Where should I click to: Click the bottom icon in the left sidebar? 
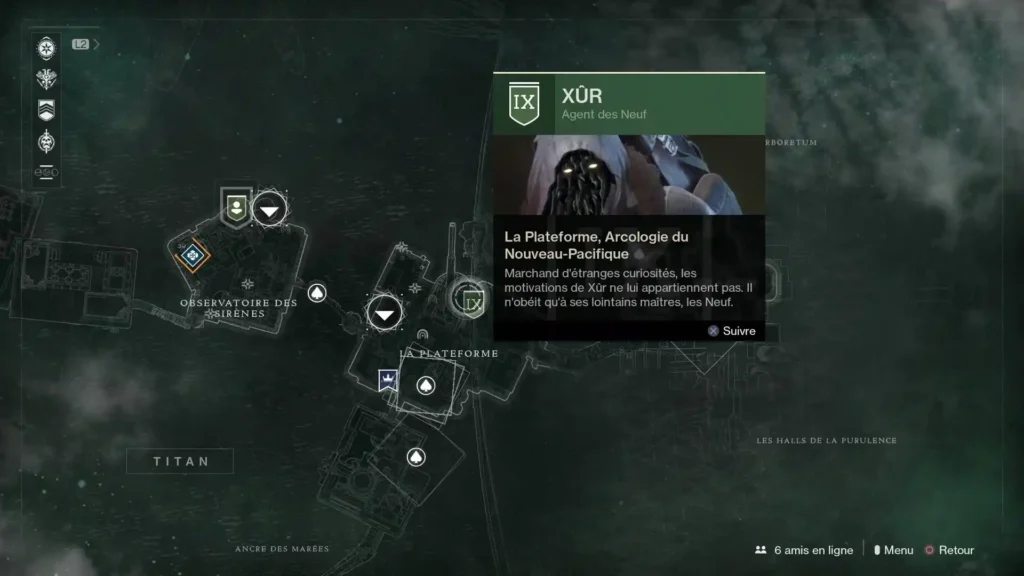point(46,172)
